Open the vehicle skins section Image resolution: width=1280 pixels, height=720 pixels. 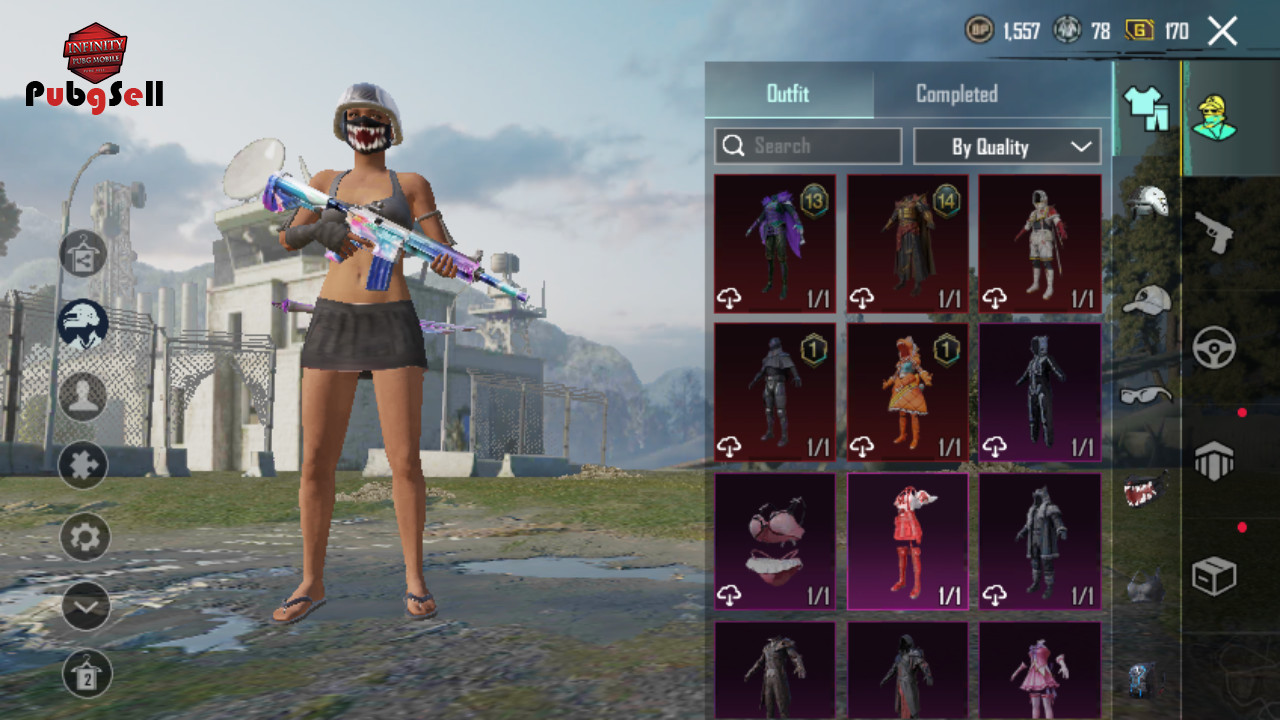click(1214, 347)
